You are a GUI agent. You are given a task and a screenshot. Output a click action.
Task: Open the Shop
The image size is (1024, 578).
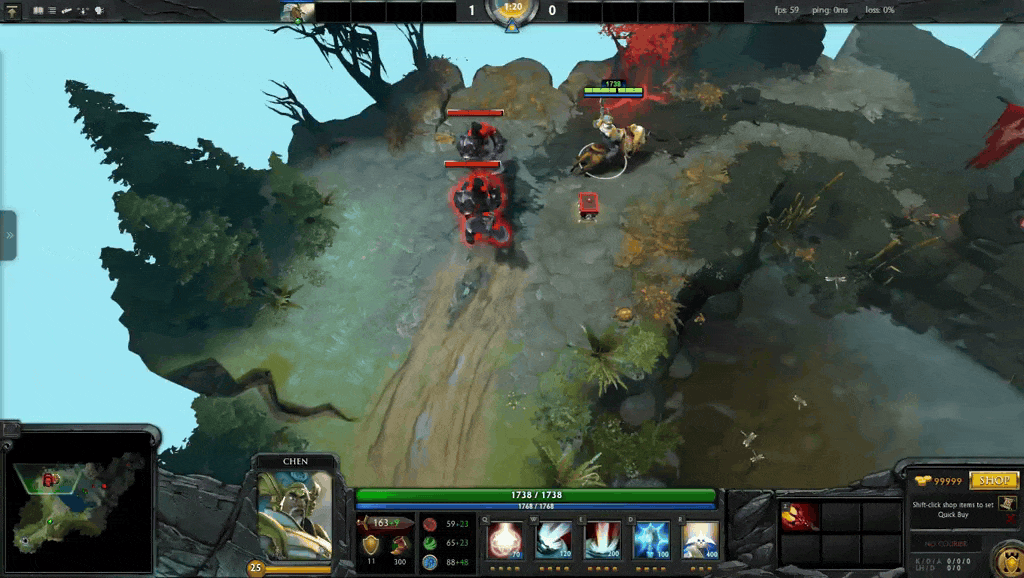click(x=993, y=481)
